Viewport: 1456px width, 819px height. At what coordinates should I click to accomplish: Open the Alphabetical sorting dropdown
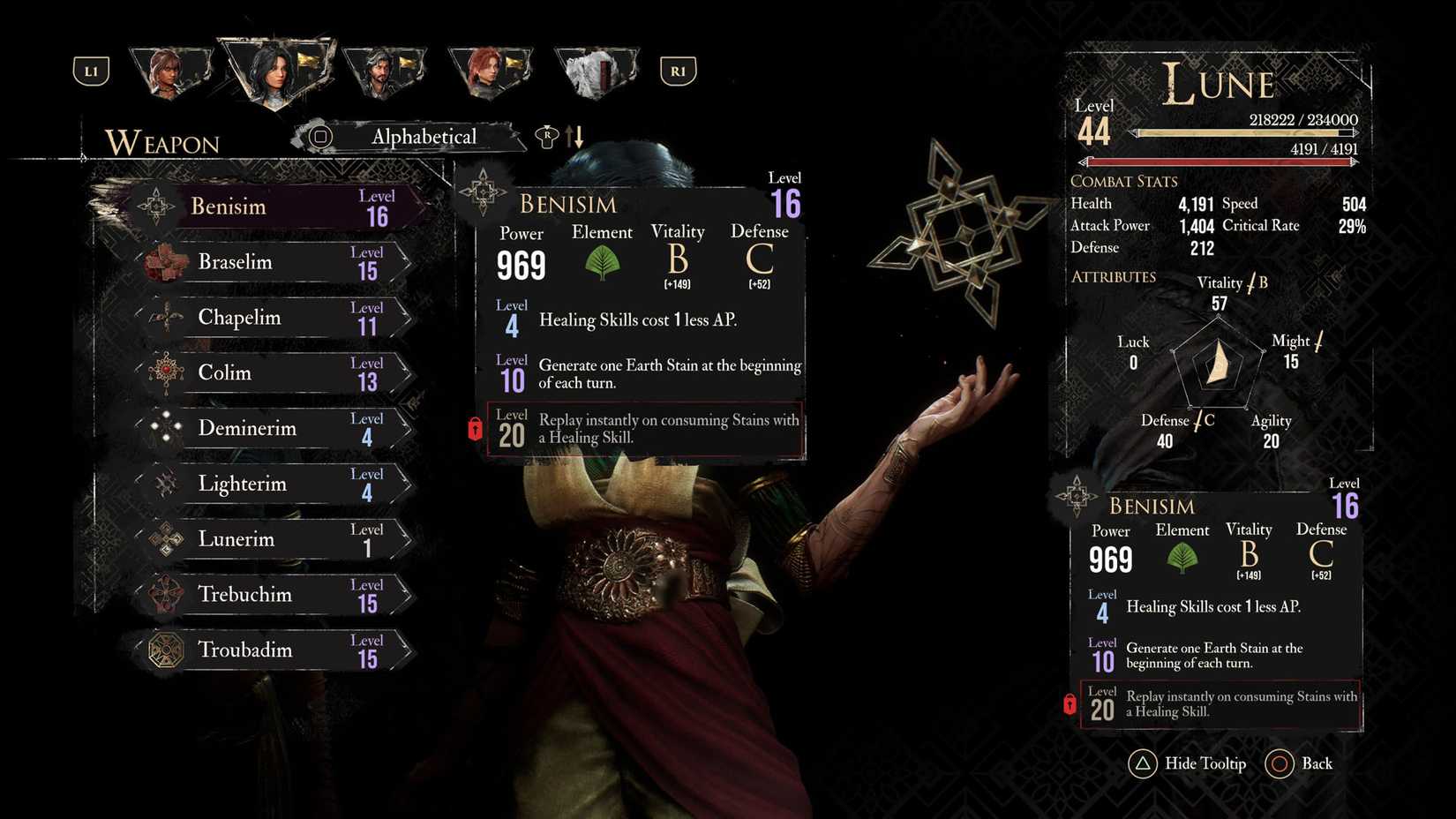(424, 137)
